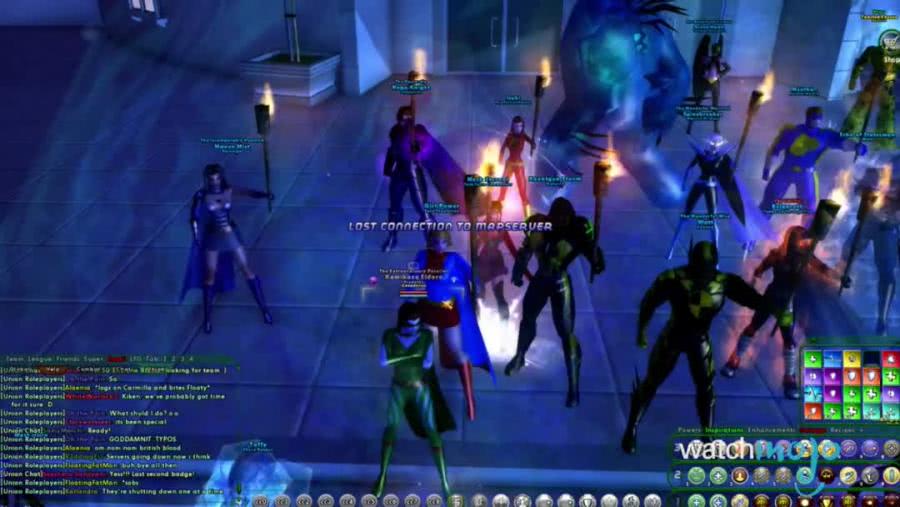Screen dimensions: 900x507
Task: Open the Recipes menu
Action: pos(843,431)
